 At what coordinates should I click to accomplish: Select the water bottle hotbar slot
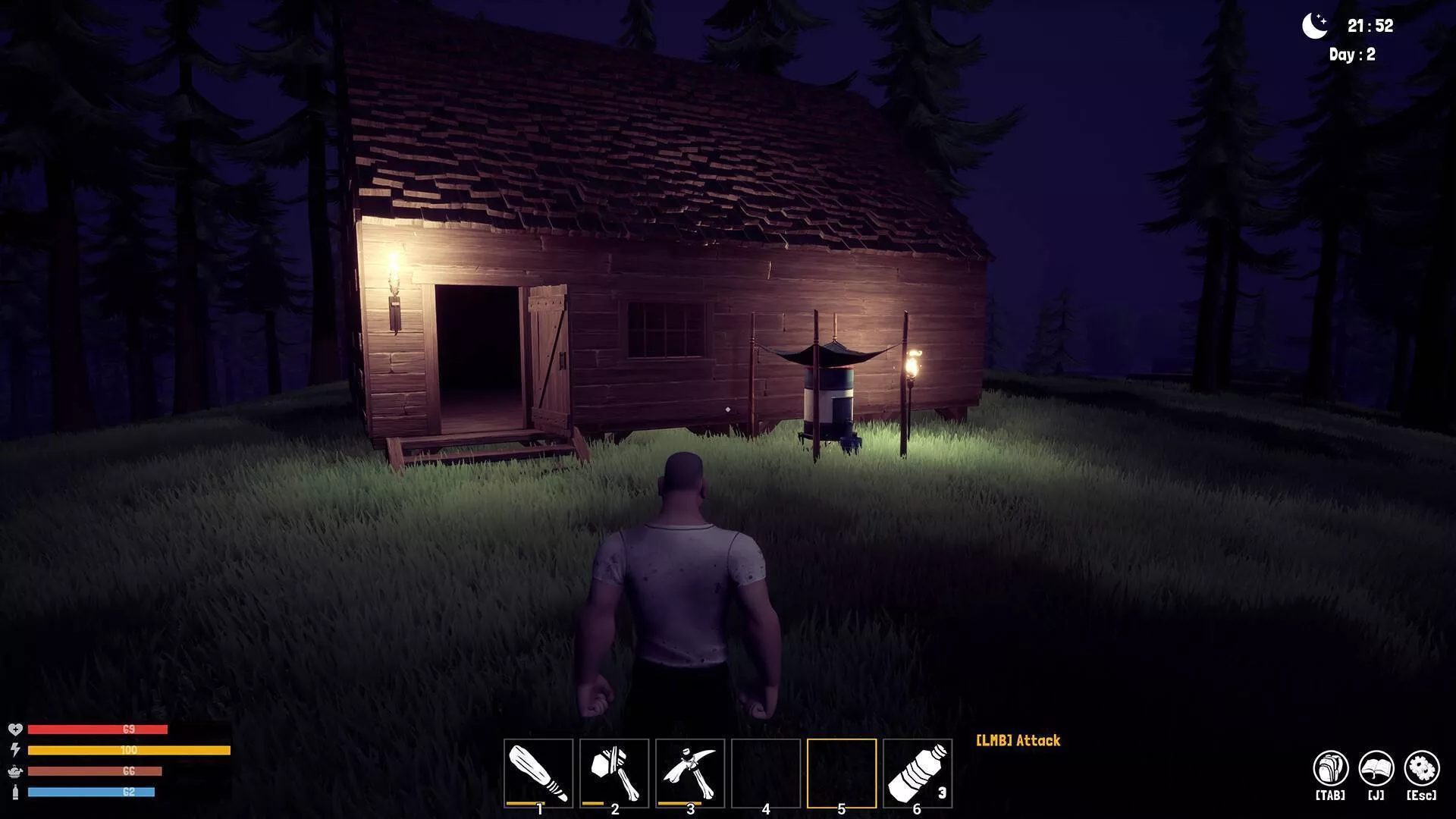918,773
